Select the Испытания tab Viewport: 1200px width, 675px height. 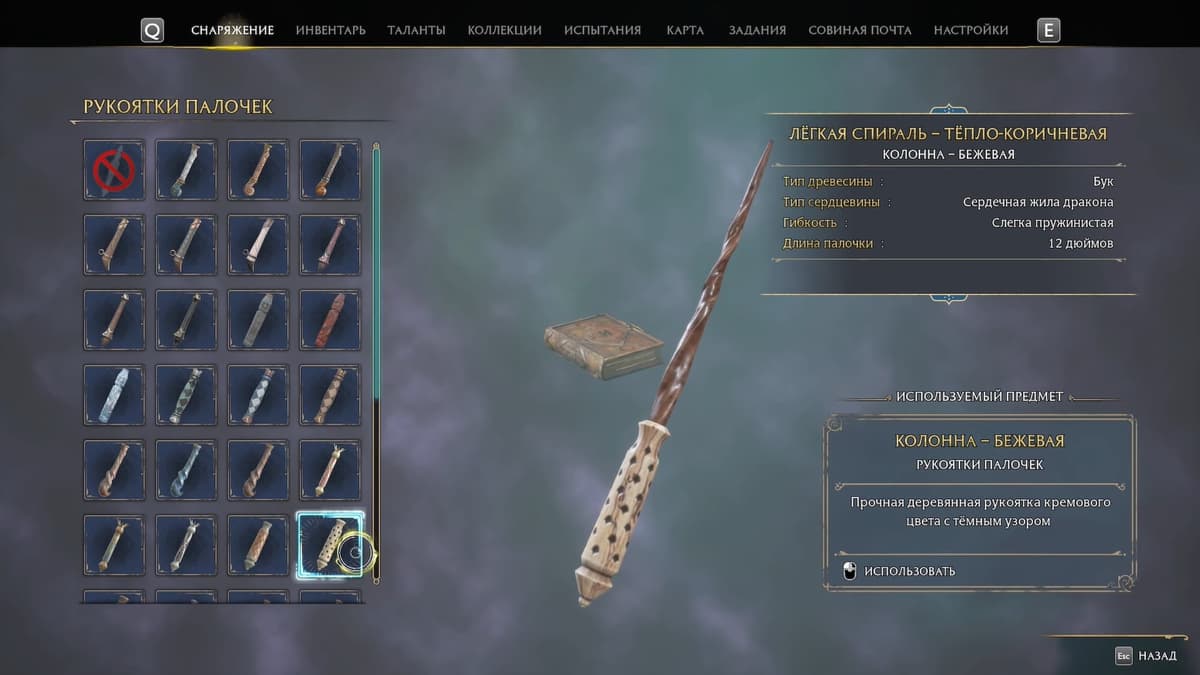602,30
